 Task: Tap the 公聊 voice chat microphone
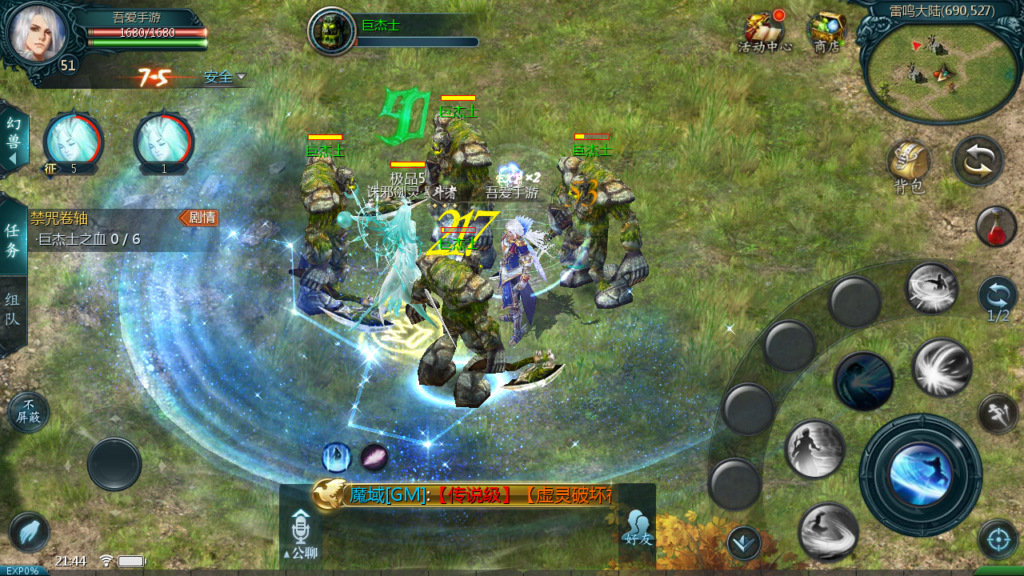click(x=300, y=532)
